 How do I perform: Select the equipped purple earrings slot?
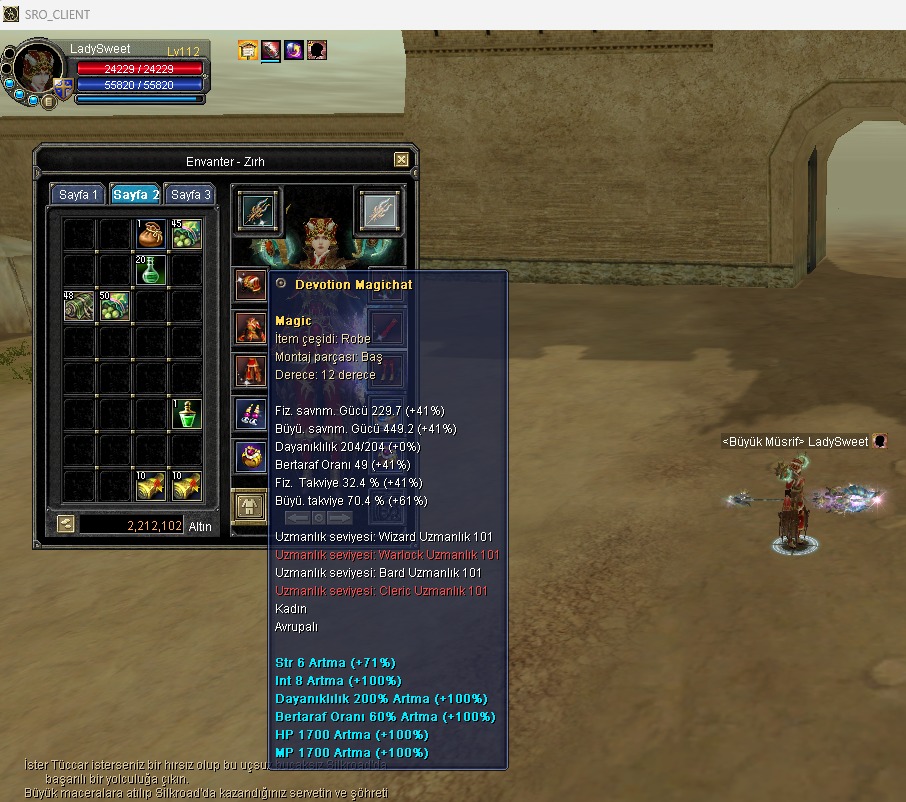tap(251, 414)
